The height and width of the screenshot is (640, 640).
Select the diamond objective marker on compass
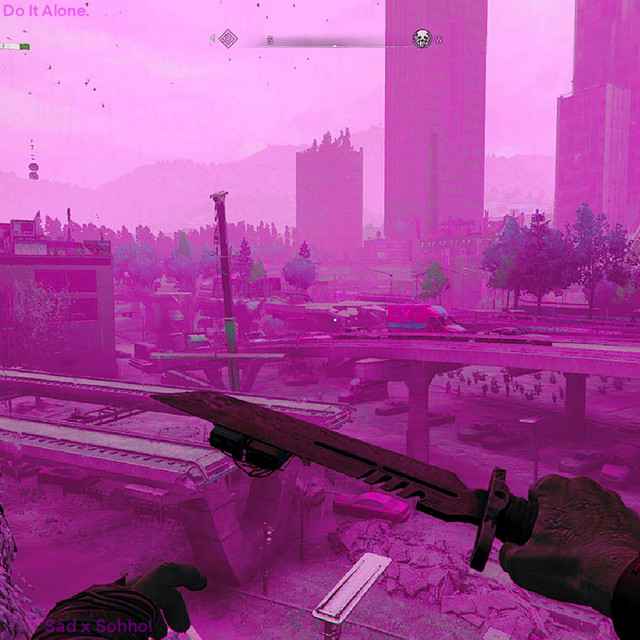pos(228,39)
